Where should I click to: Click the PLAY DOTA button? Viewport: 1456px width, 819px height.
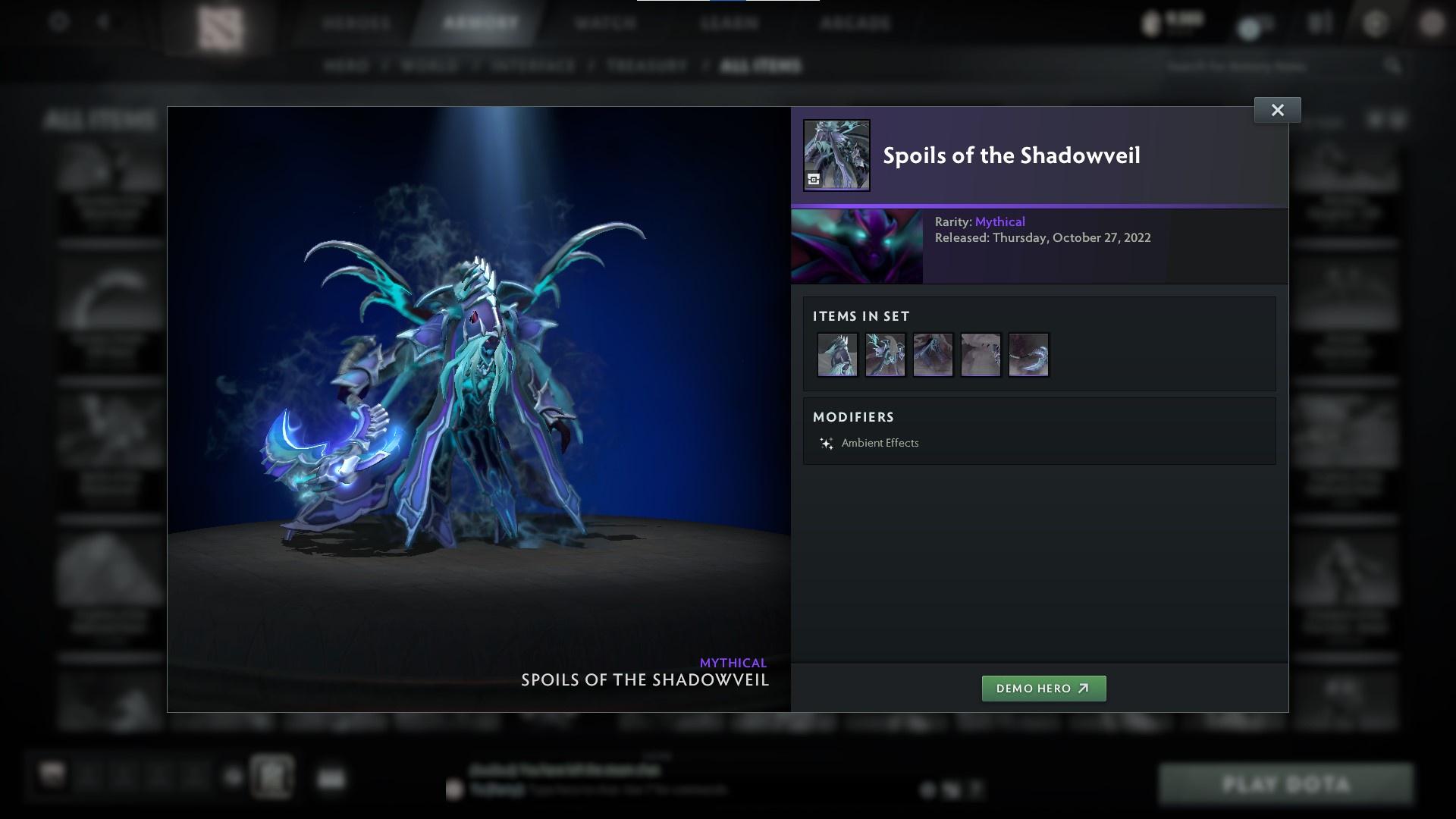point(1287,784)
